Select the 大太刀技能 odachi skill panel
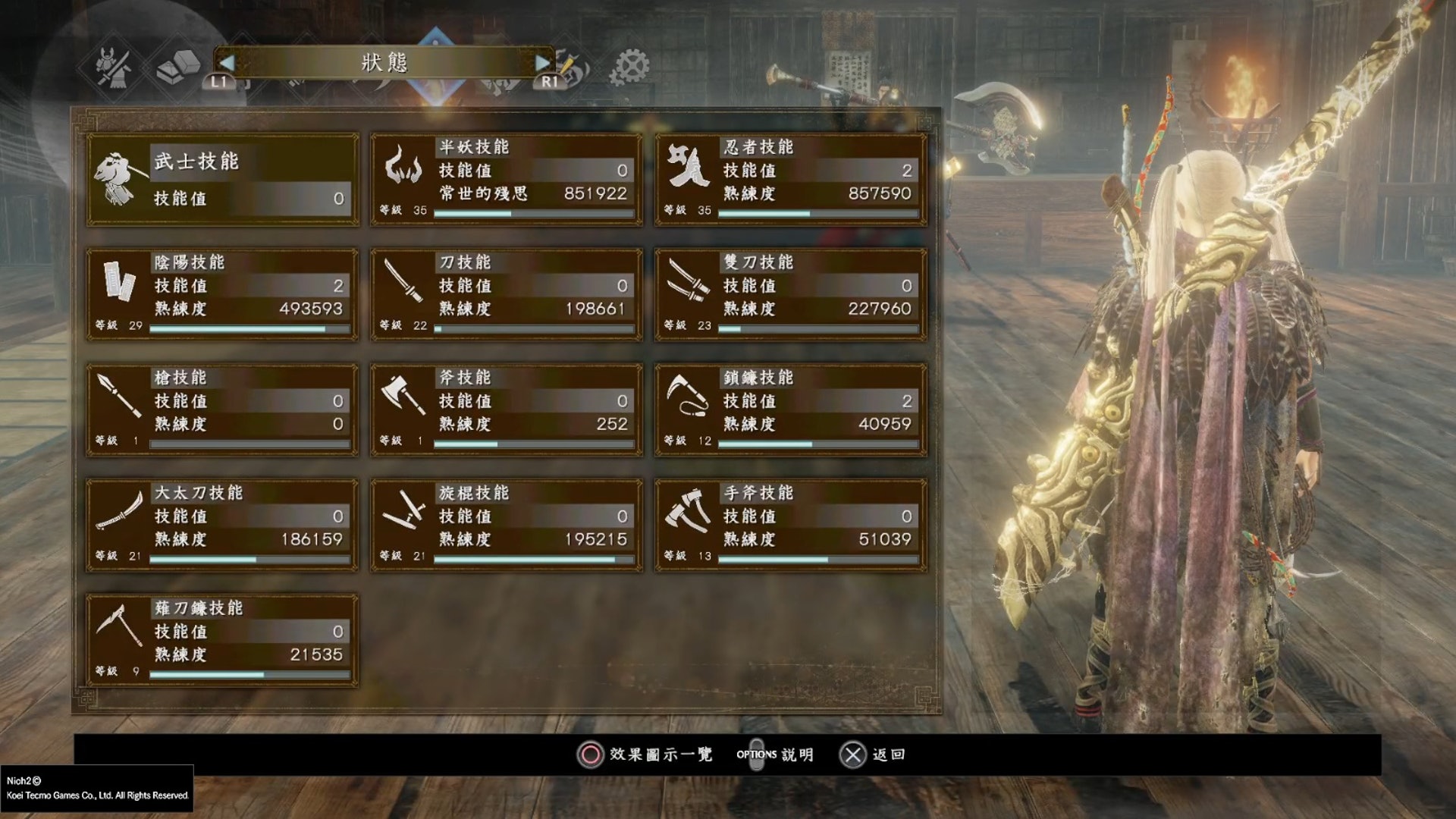1456x819 pixels. (x=222, y=525)
